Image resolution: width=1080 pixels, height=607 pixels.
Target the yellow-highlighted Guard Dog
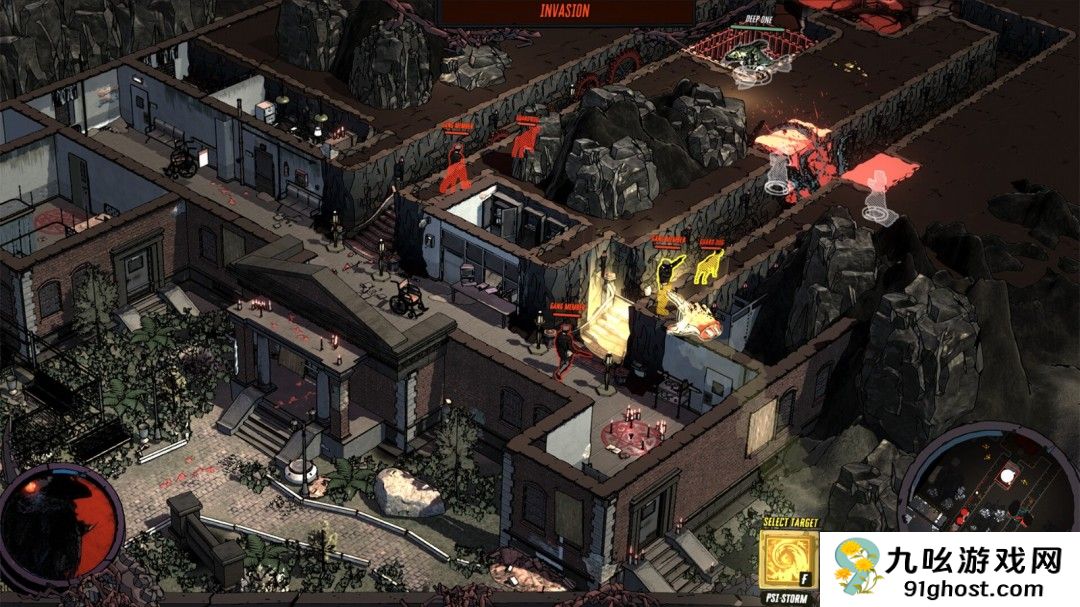coord(710,267)
